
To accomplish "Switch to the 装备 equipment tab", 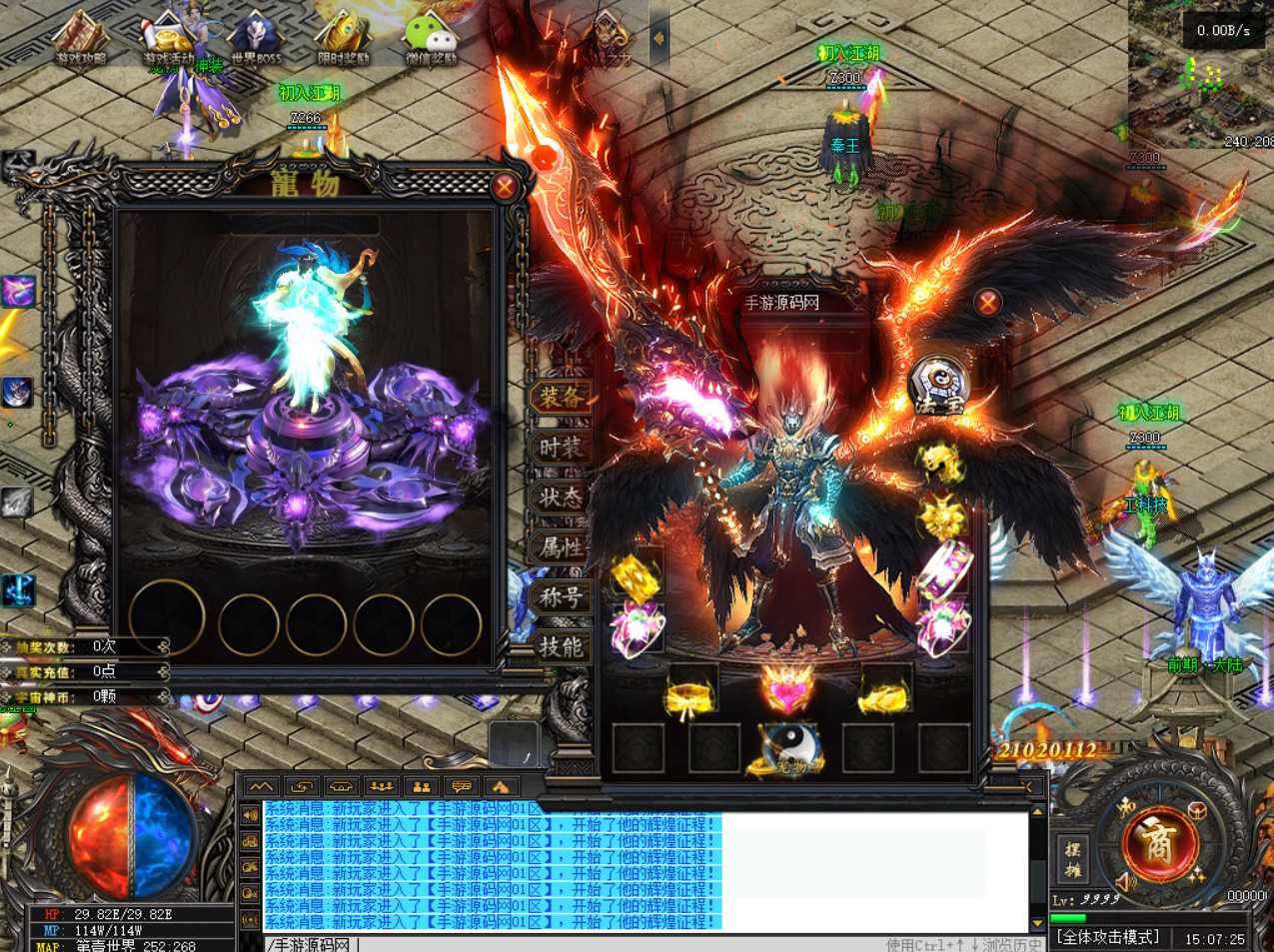I will pyautogui.click(x=561, y=397).
